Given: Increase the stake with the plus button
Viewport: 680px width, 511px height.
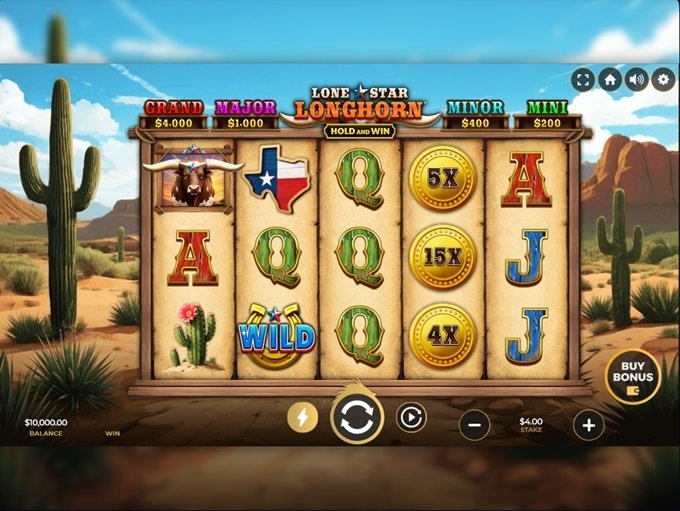Looking at the screenshot, I should (588, 425).
